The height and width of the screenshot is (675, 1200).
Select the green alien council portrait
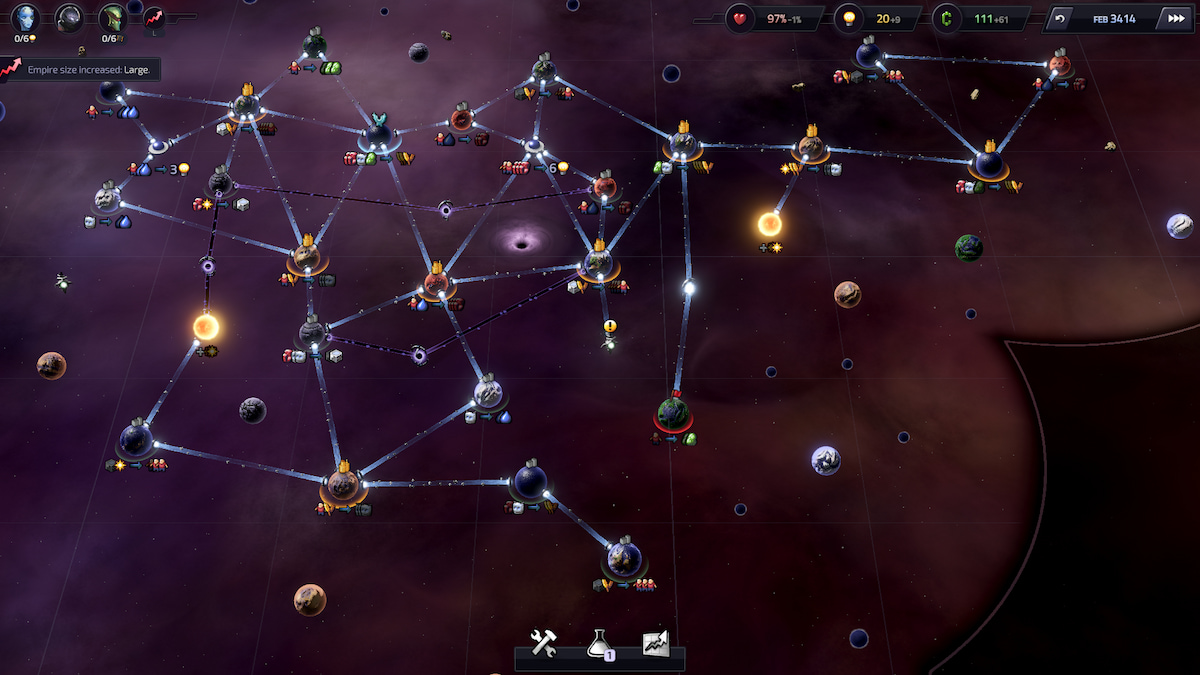[x=111, y=17]
